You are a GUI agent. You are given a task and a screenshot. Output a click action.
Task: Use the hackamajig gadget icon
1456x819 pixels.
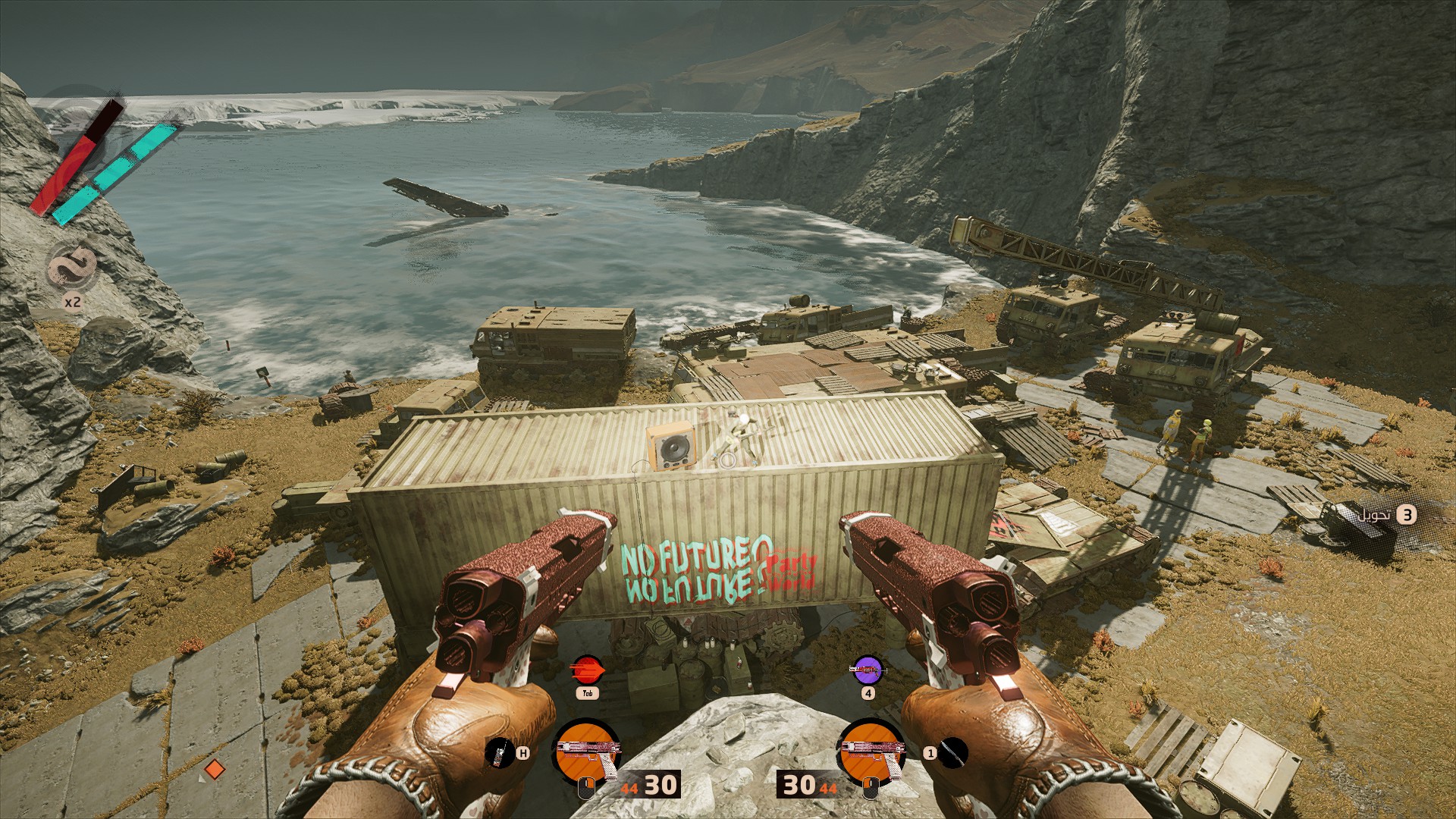[x=497, y=752]
